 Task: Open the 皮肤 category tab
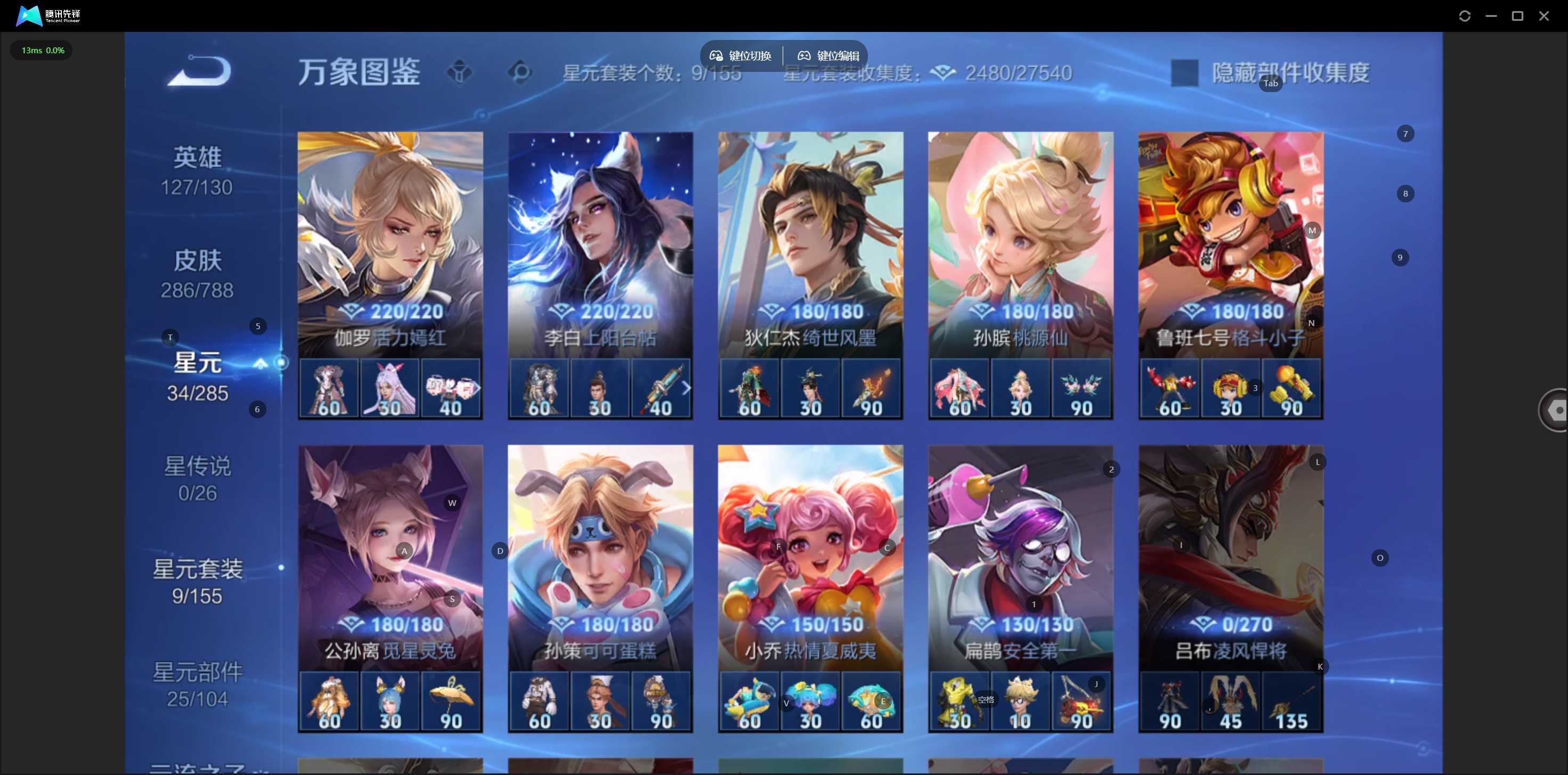point(197,274)
